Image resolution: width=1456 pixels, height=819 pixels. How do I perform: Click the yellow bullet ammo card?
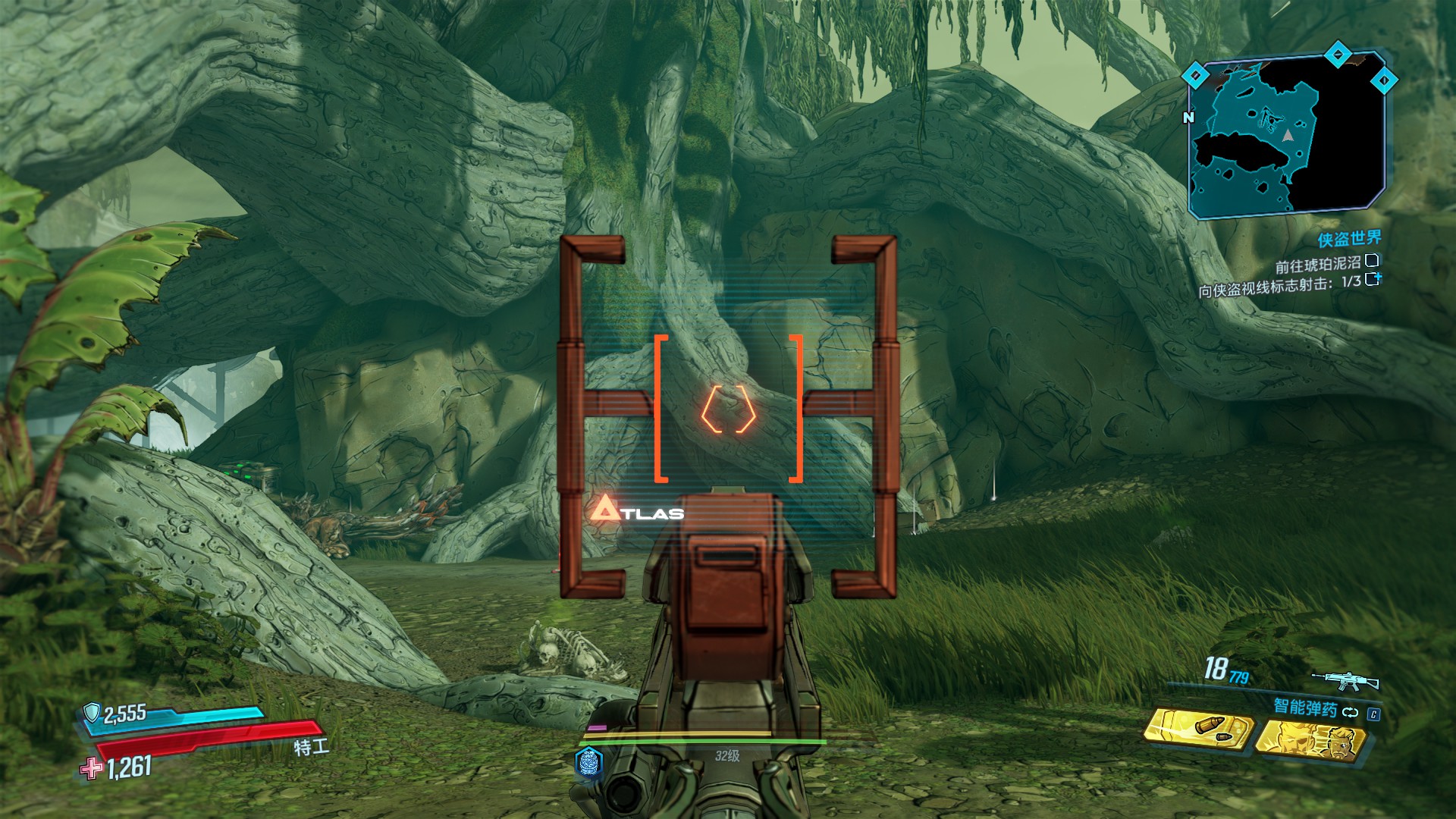click(1198, 730)
